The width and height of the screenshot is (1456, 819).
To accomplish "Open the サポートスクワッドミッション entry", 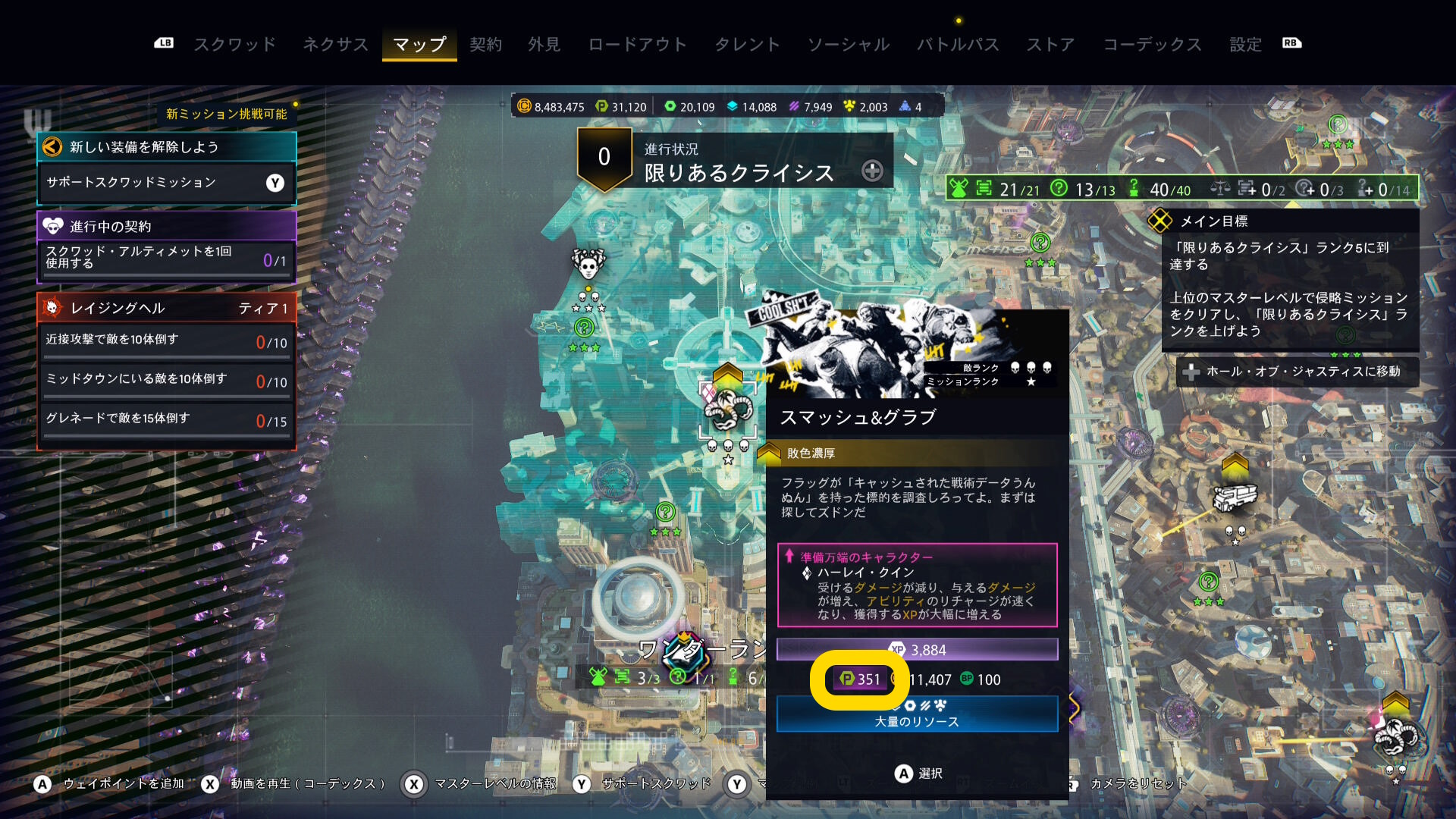I will point(166,183).
